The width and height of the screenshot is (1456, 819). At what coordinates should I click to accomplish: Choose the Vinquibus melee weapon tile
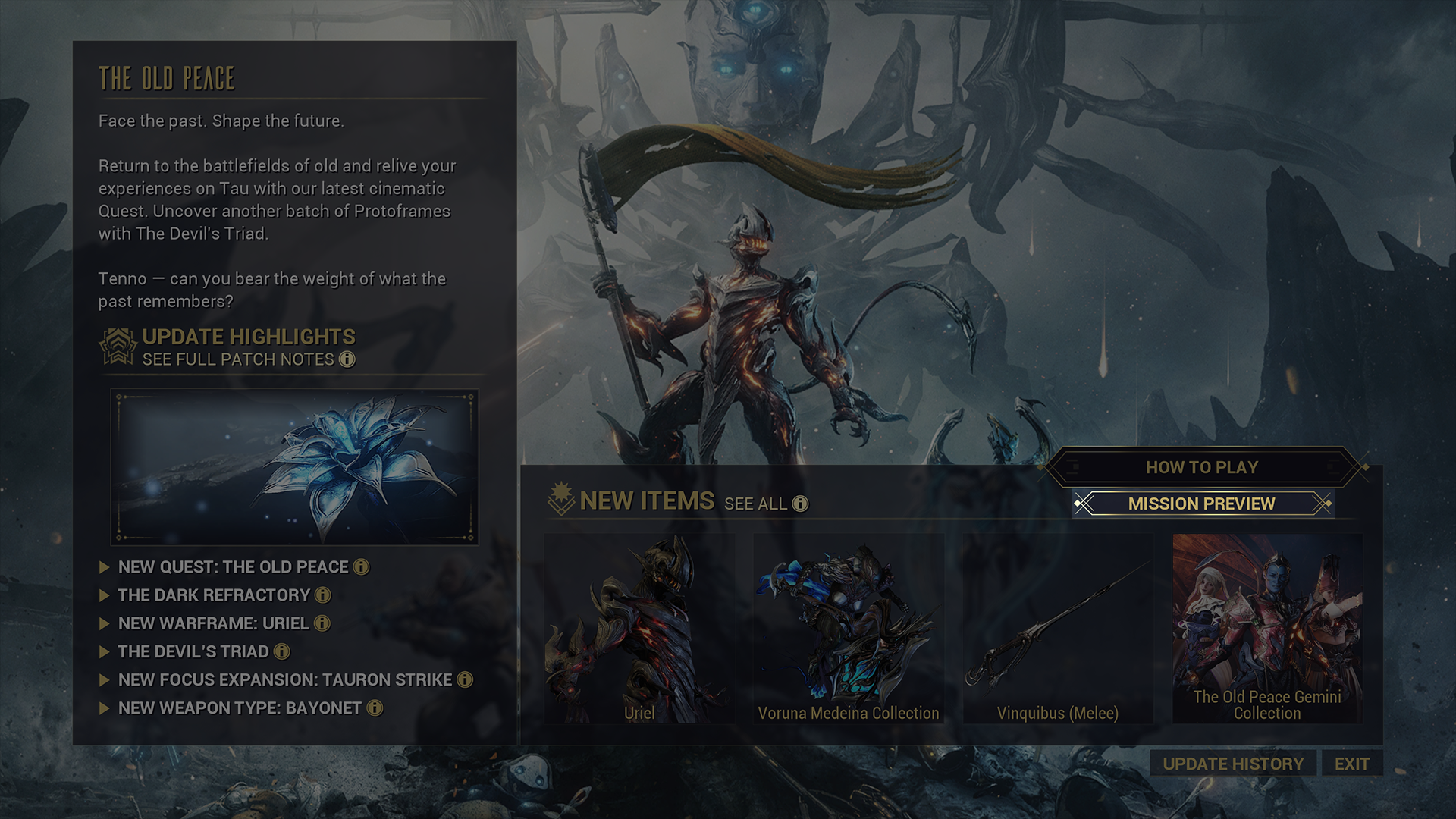[1058, 628]
